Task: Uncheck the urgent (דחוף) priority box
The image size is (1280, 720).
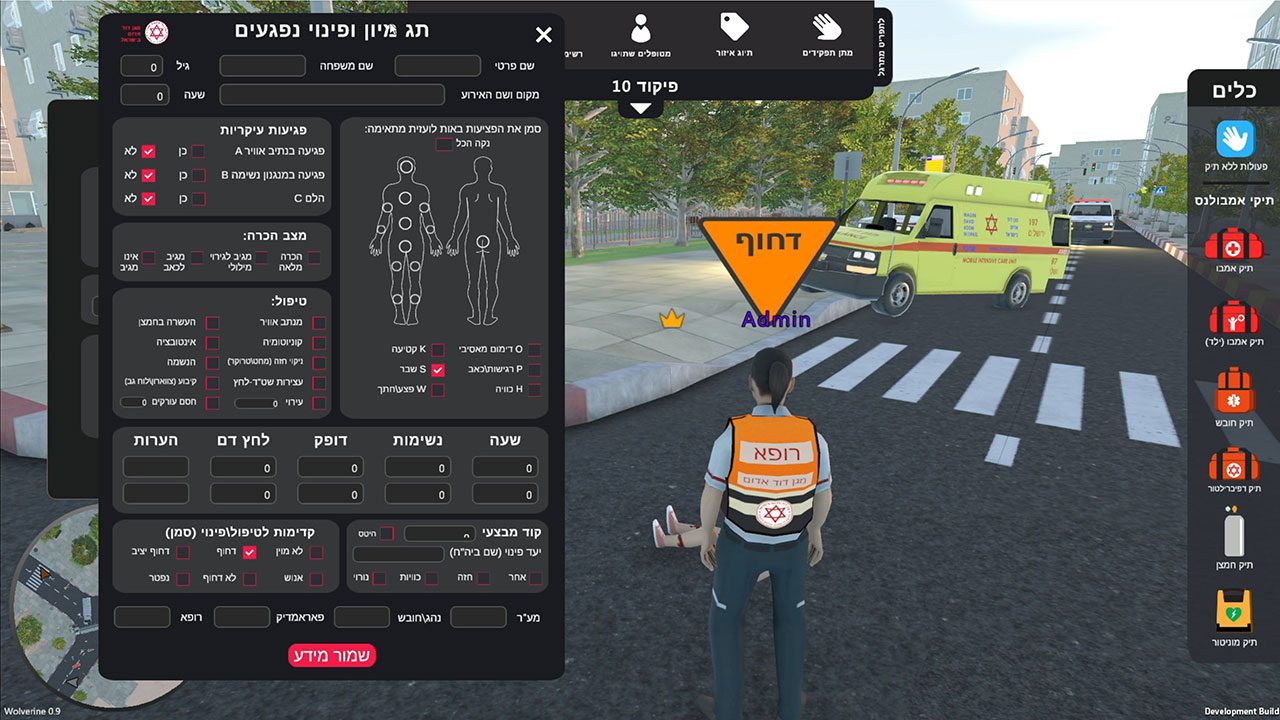Action: tap(250, 552)
